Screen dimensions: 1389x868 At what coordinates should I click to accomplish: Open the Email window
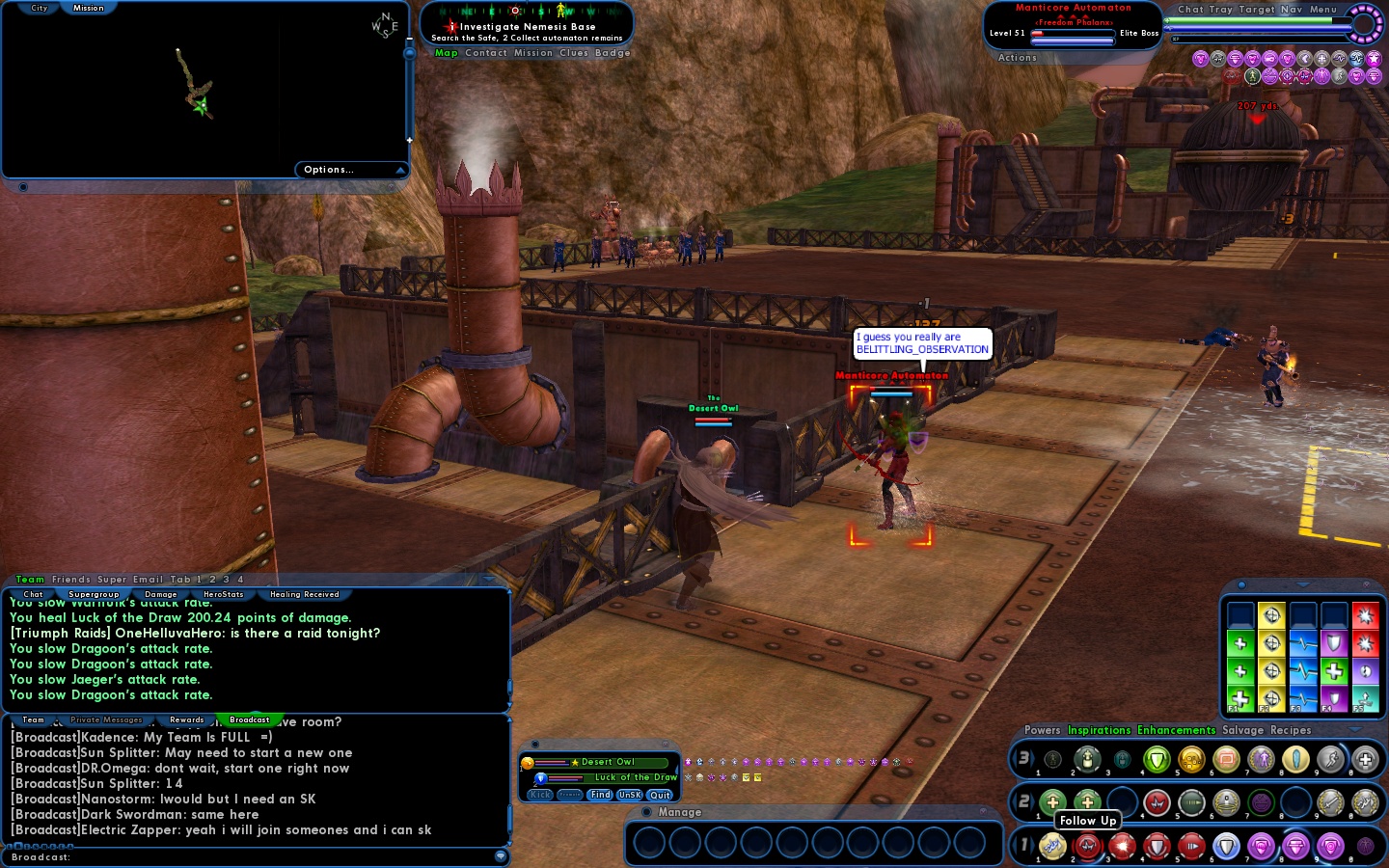click(149, 580)
